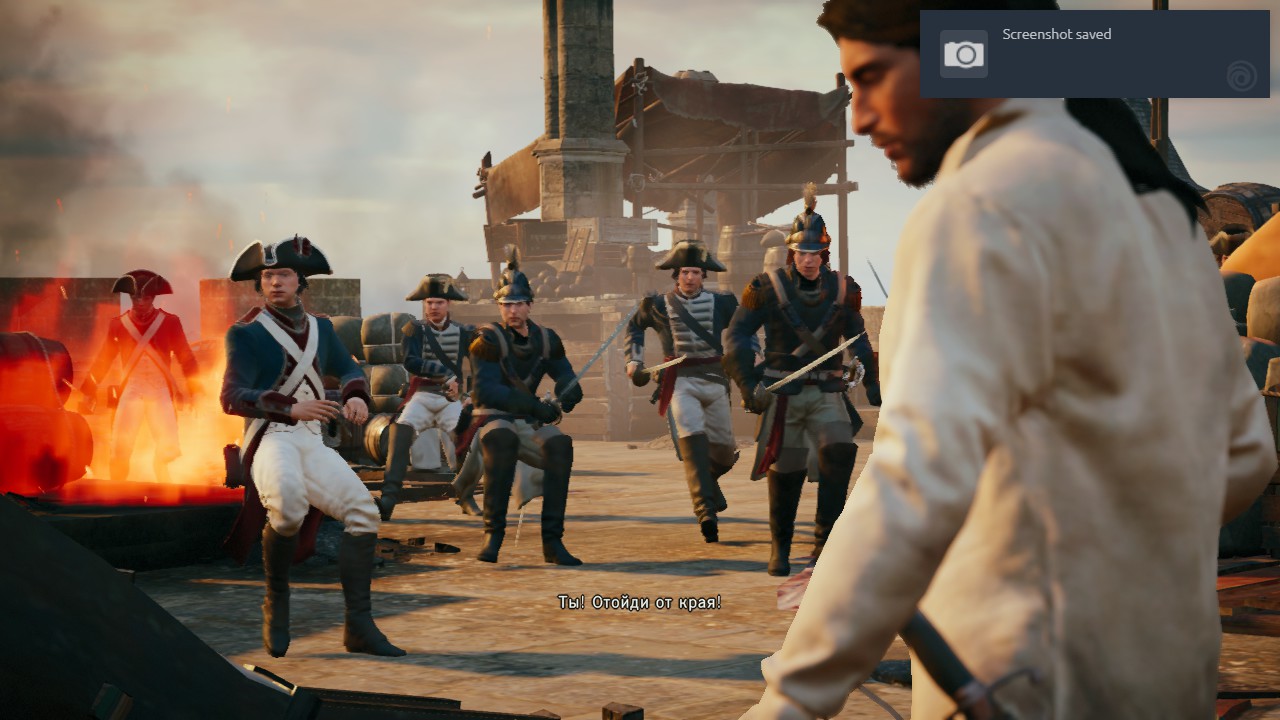Click the Russian subtitle text line
This screenshot has height=720, width=1280.
point(640,604)
